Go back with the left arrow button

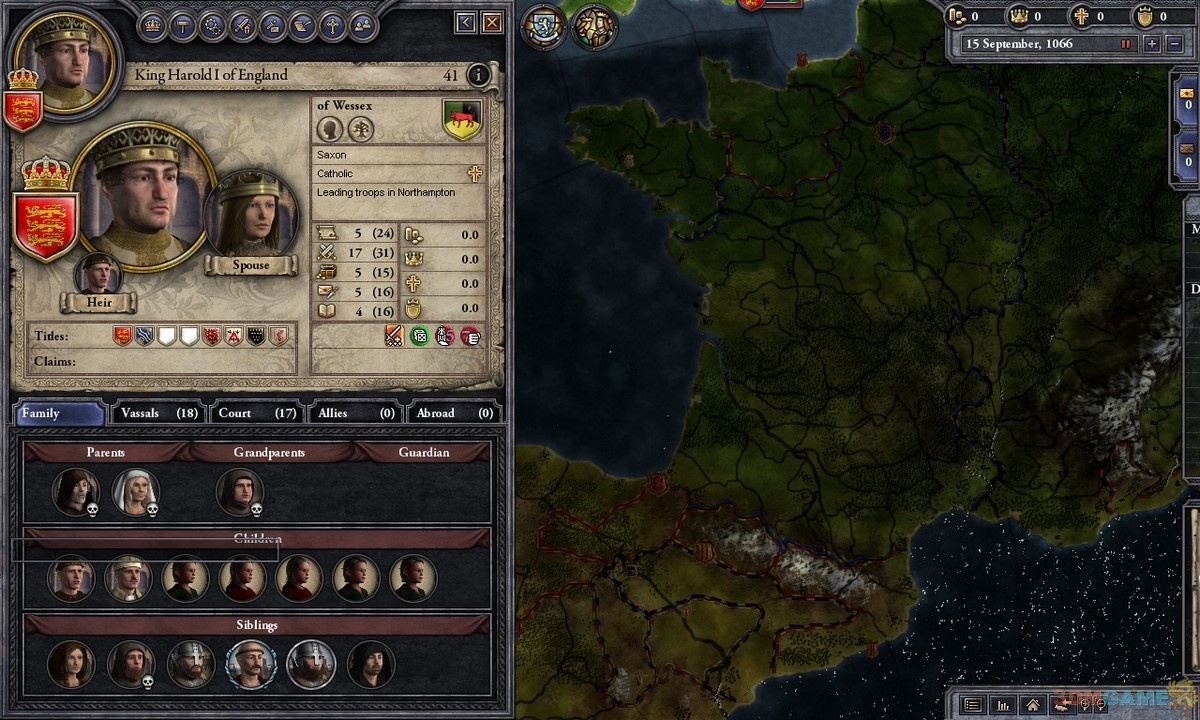coord(465,22)
